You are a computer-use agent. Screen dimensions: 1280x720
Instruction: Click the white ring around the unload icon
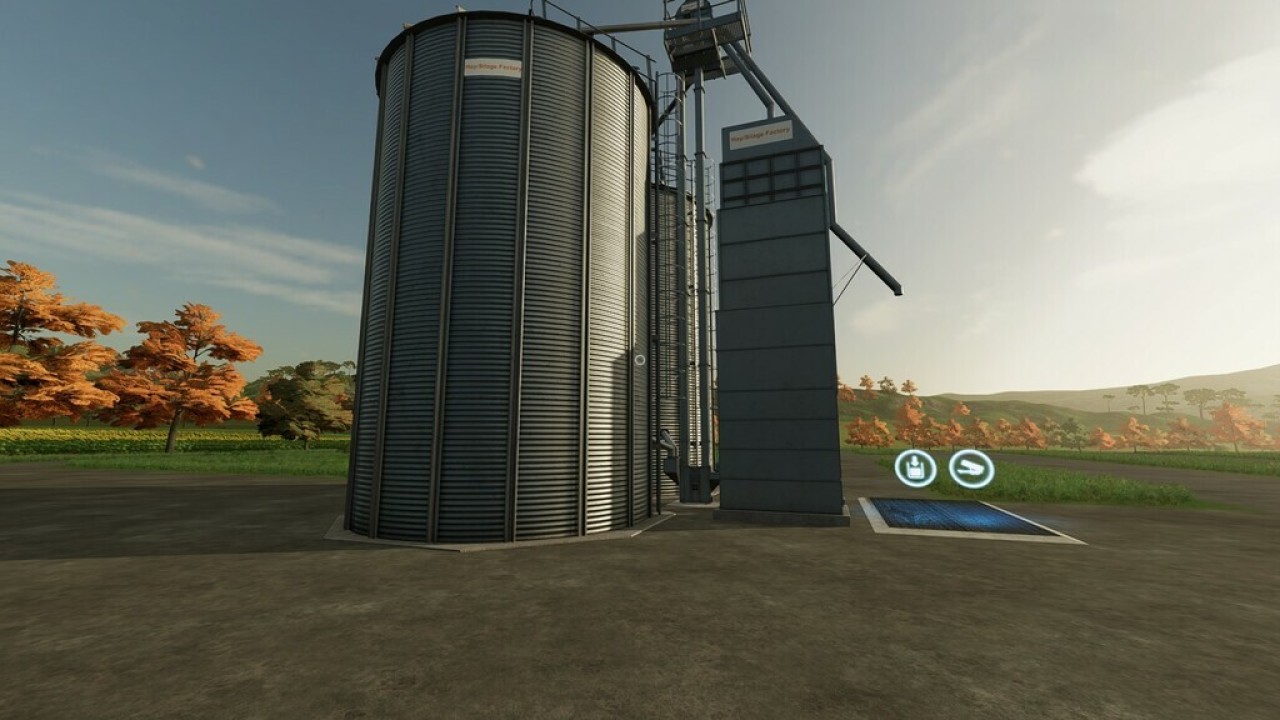[x=914, y=451]
